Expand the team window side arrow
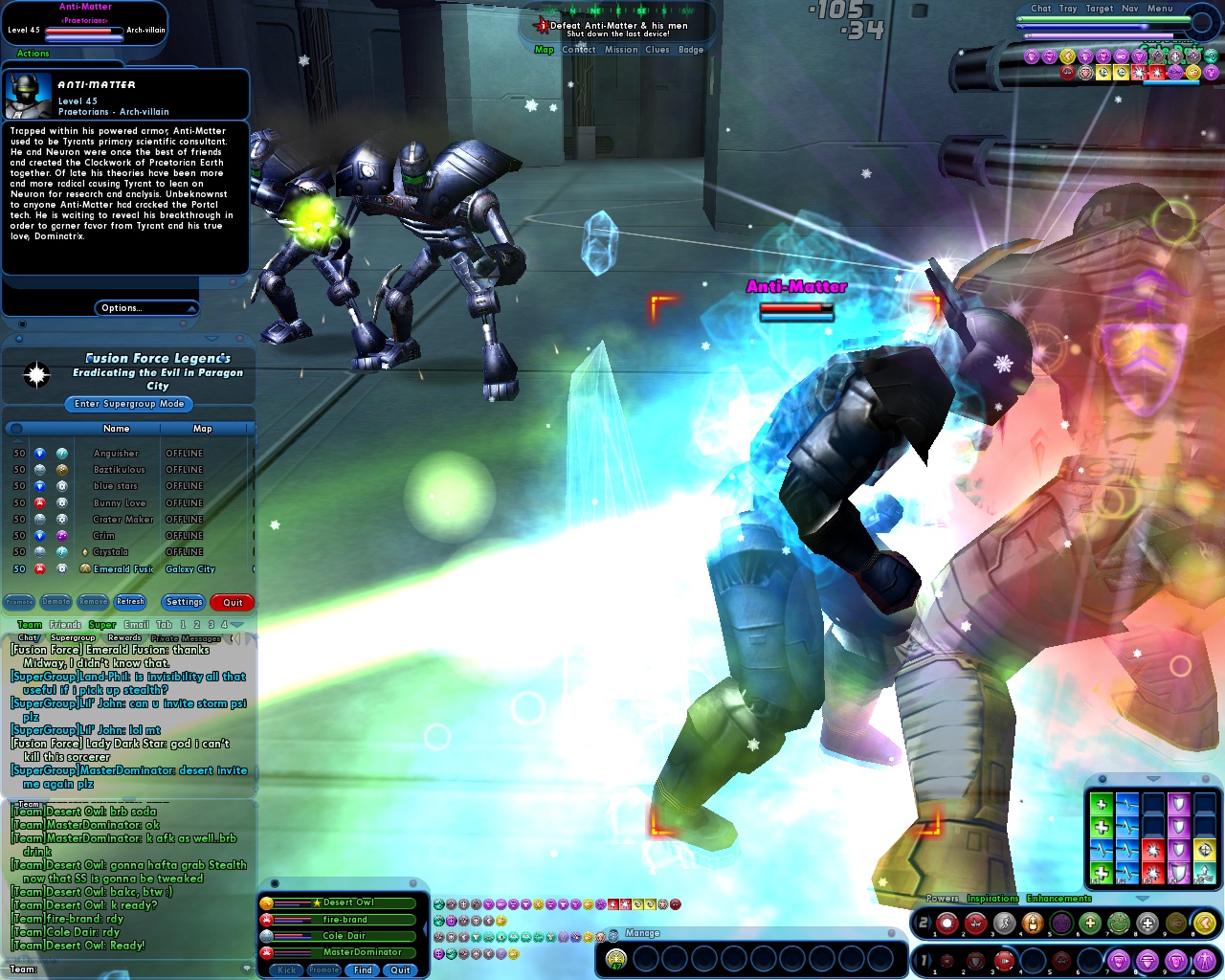 click(425, 926)
